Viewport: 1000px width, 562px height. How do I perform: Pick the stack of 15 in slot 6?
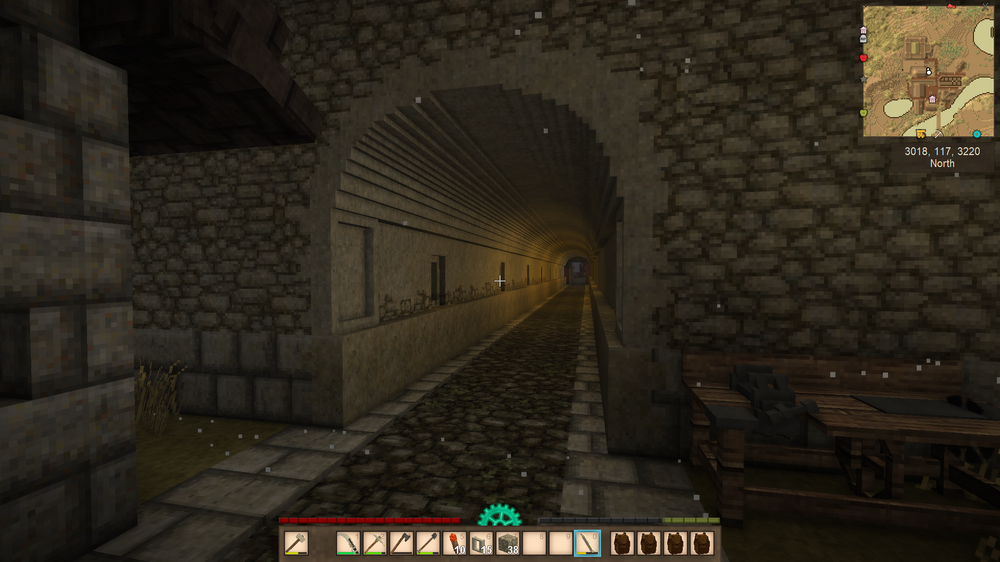pos(481,543)
